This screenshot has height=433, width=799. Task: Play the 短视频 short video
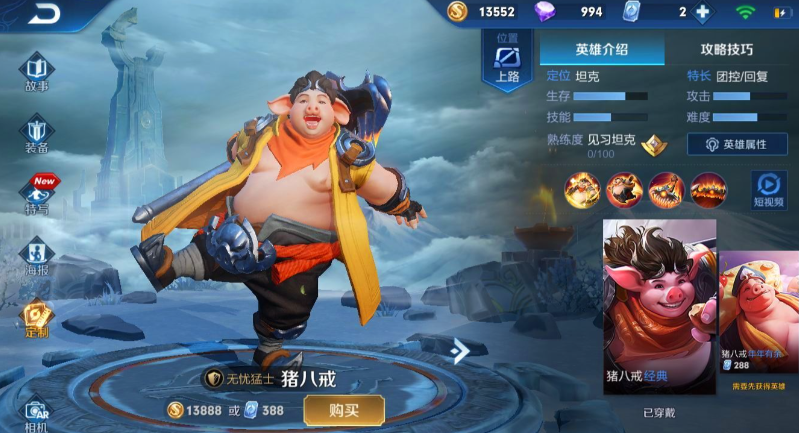pos(768,189)
